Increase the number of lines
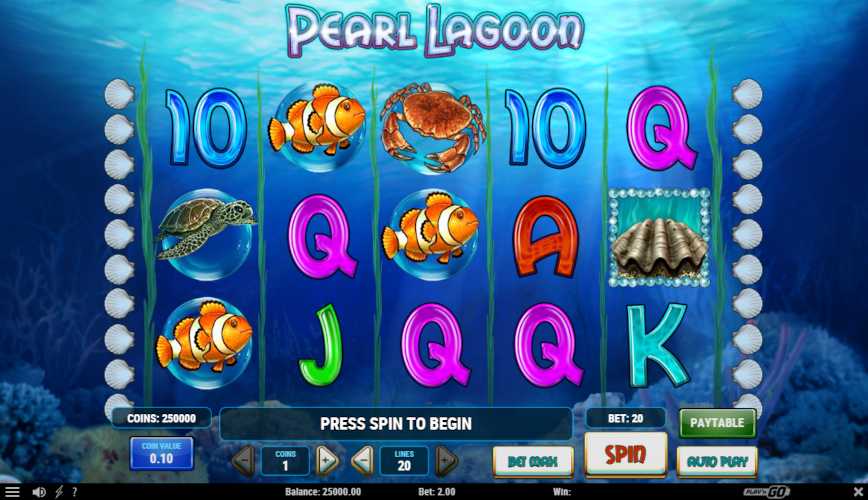Image resolution: width=868 pixels, height=500 pixels. pos(446,461)
